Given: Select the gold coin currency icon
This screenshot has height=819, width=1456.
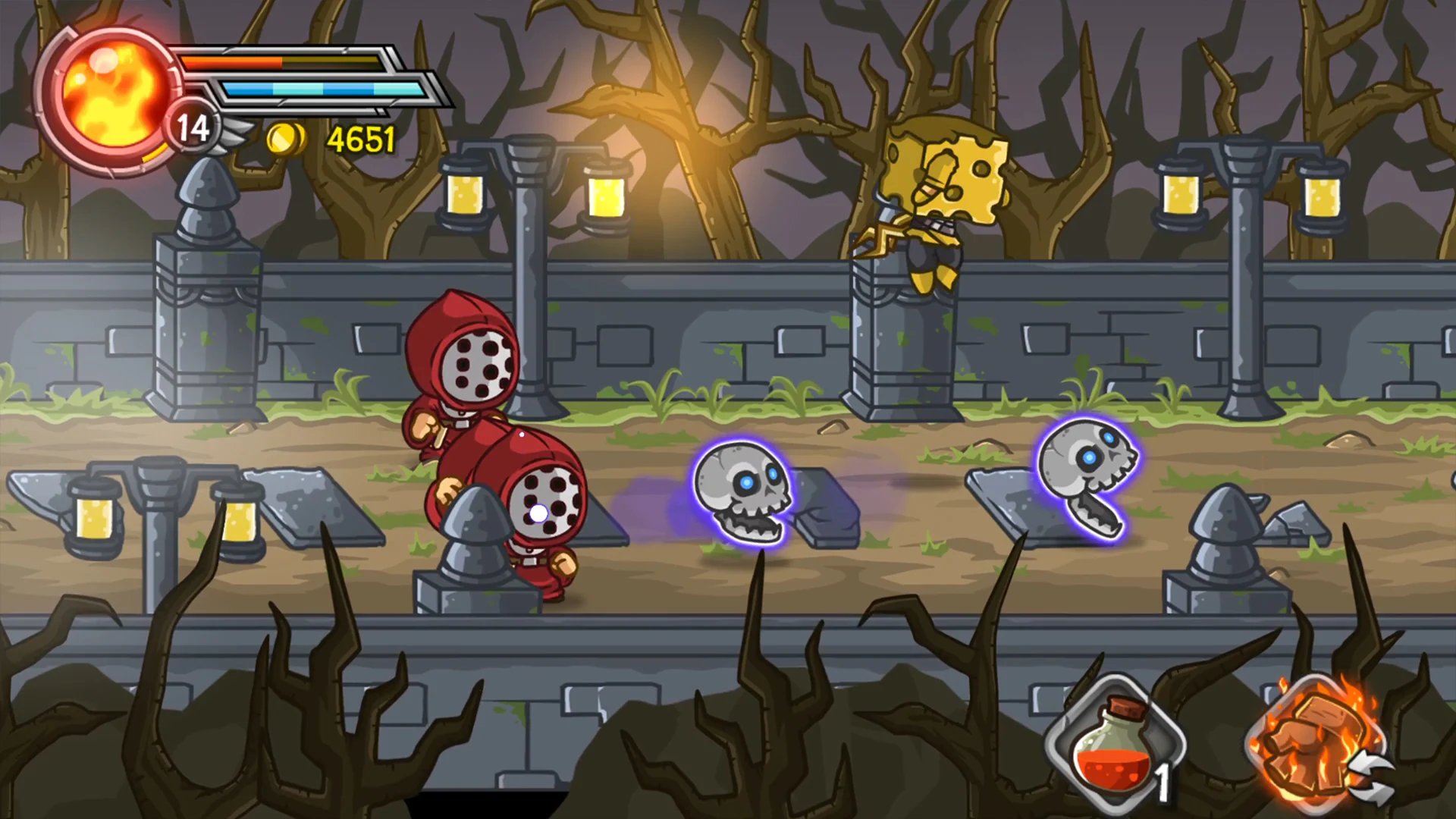Looking at the screenshot, I should click(x=287, y=139).
